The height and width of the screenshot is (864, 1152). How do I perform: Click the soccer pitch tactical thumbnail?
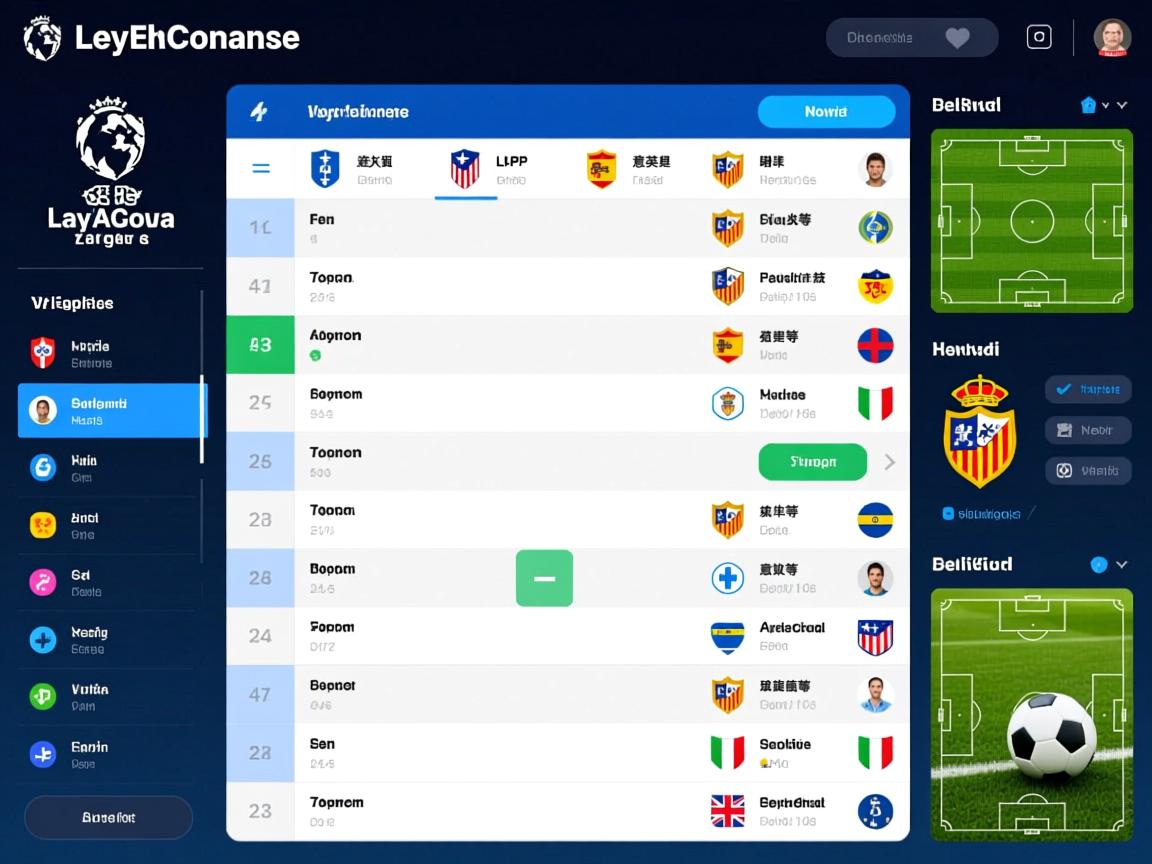coord(1031,220)
